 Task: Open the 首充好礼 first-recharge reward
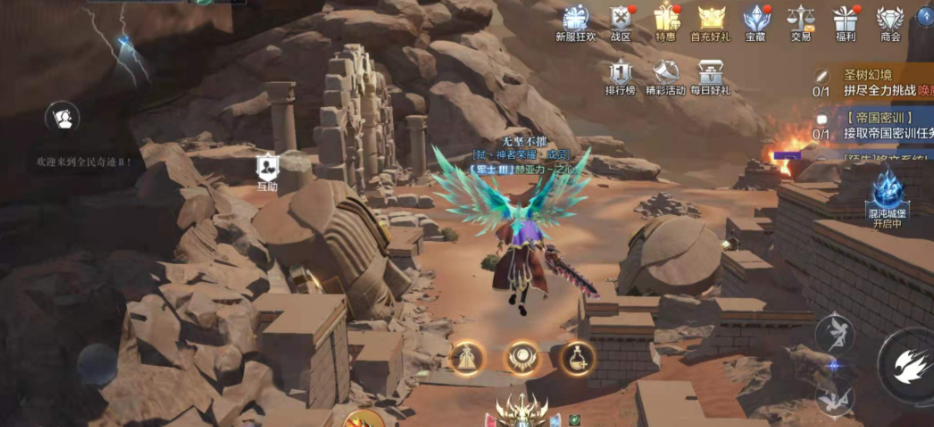click(710, 20)
